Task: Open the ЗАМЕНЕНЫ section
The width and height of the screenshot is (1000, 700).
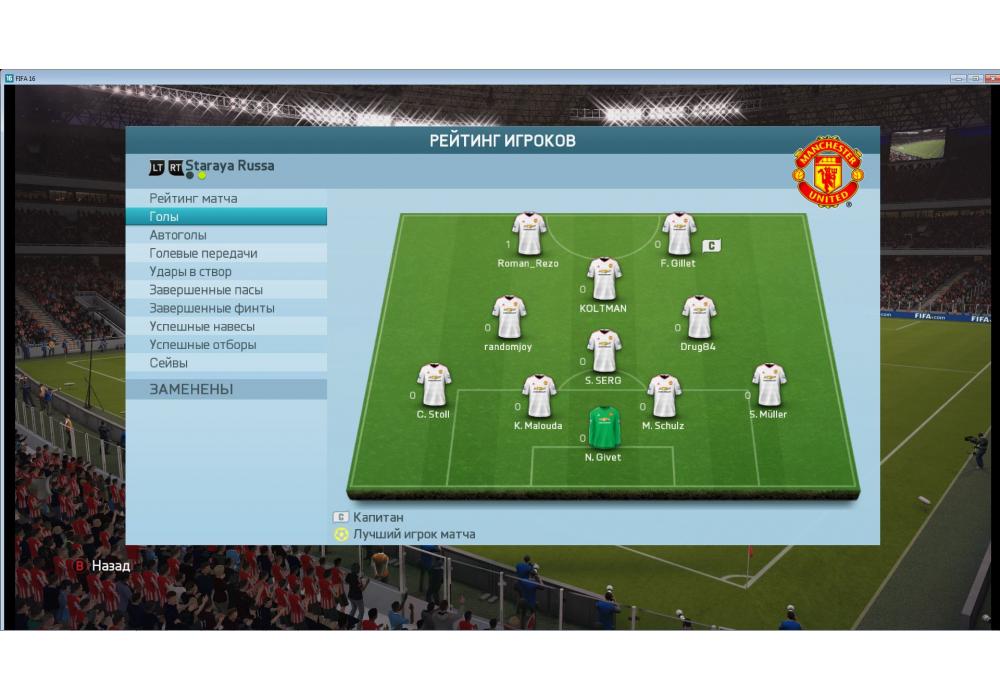Action: [x=191, y=389]
